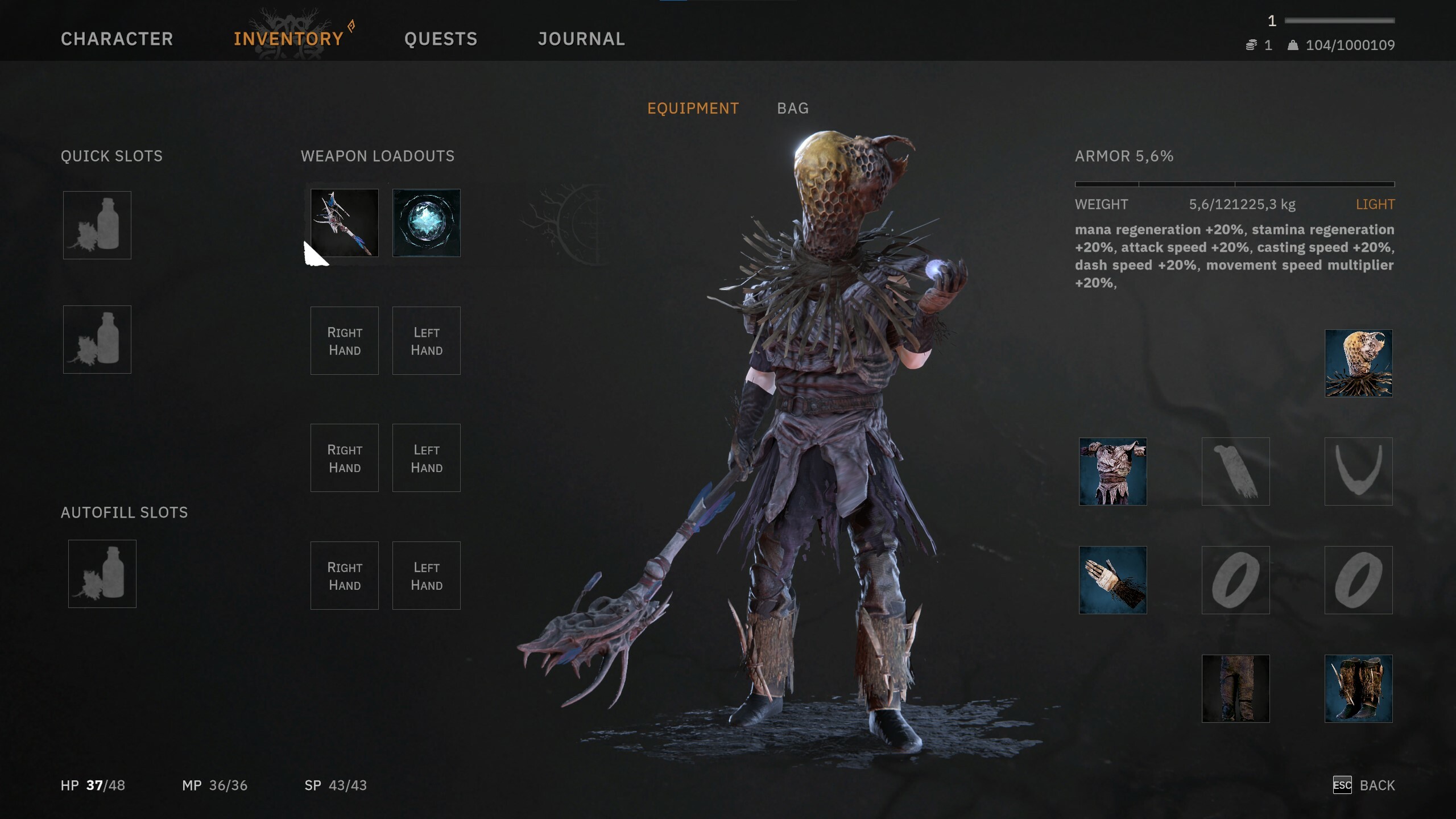The image size is (1456, 819).
Task: Select the glowing blue orb slot
Action: tap(427, 223)
